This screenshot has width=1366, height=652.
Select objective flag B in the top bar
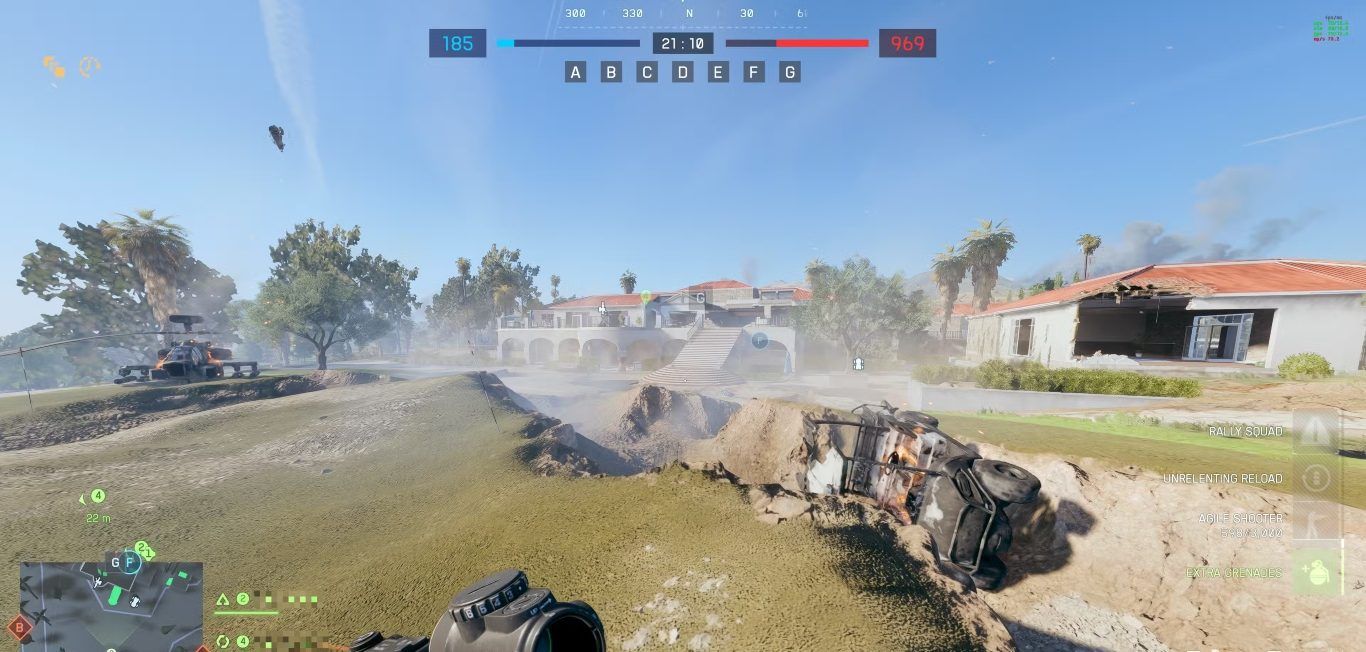pyautogui.click(x=611, y=72)
